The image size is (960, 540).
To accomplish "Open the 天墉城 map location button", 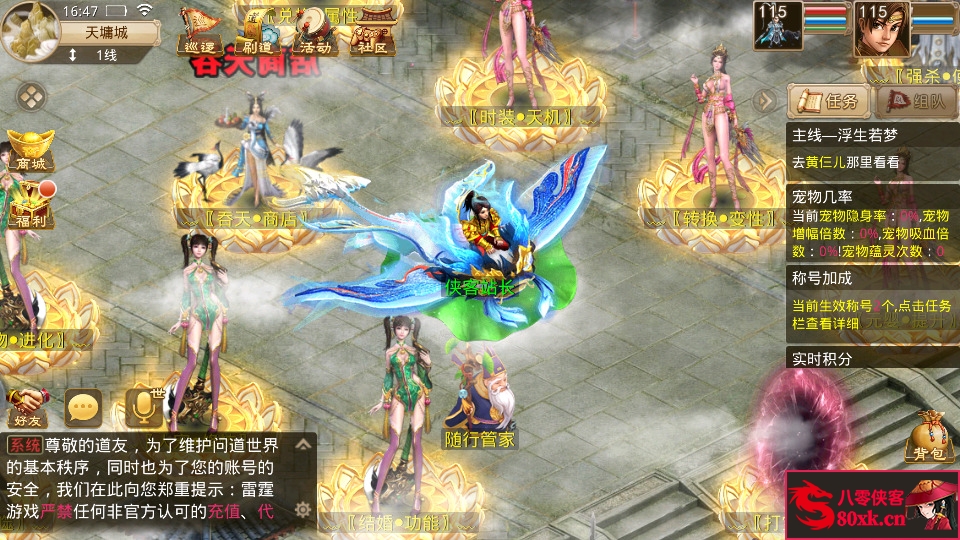I will click(107, 32).
